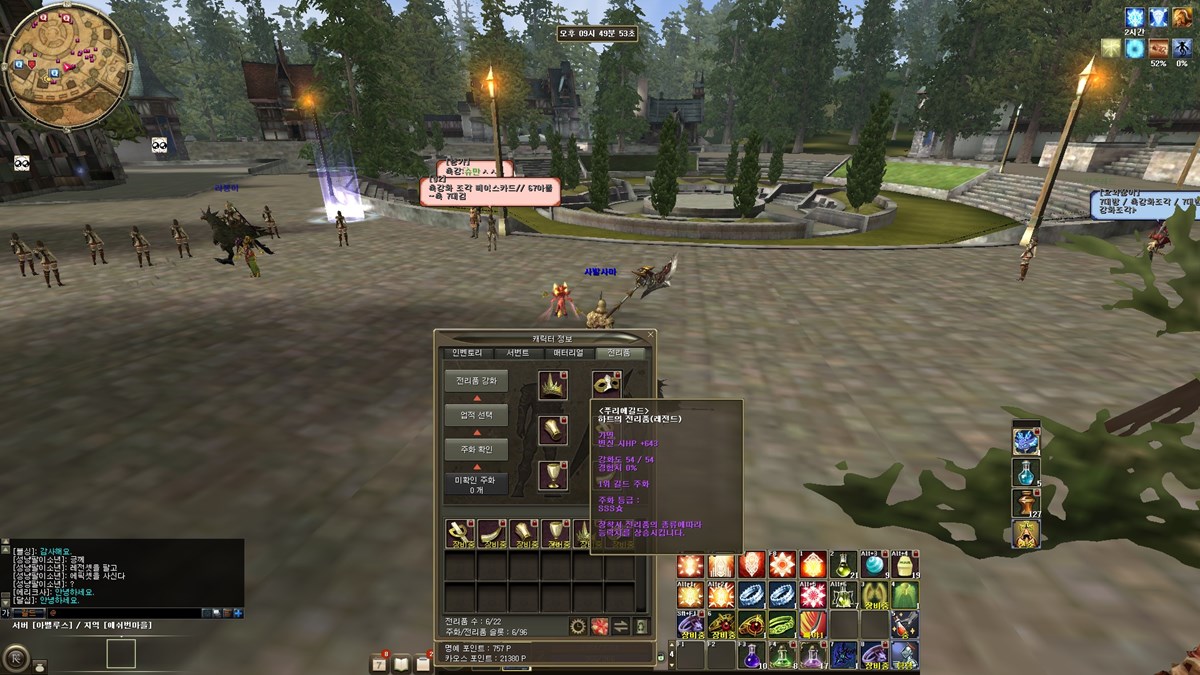Click the 업적 선택 button

click(476, 415)
